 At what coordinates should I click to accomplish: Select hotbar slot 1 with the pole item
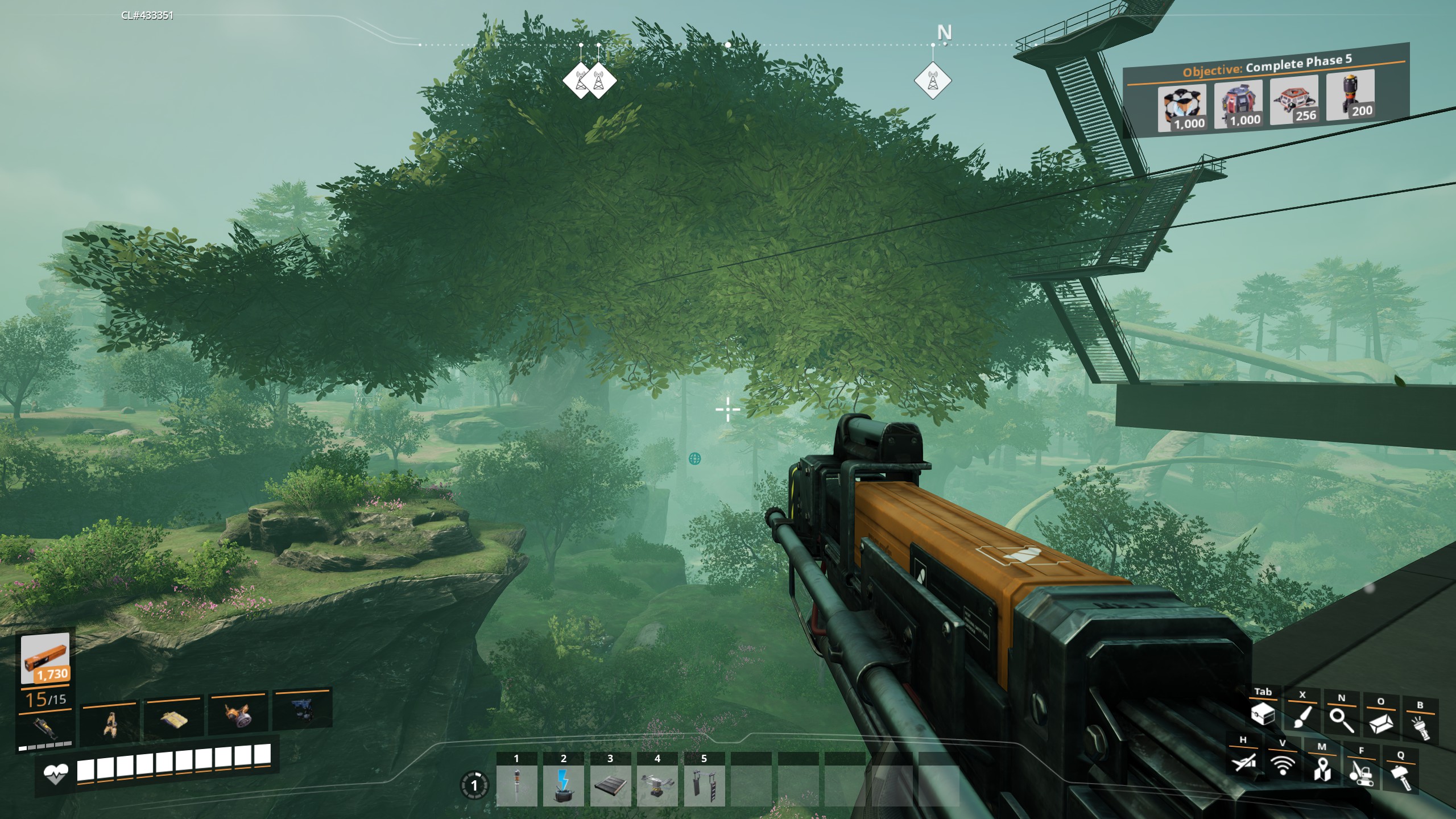pos(516,785)
